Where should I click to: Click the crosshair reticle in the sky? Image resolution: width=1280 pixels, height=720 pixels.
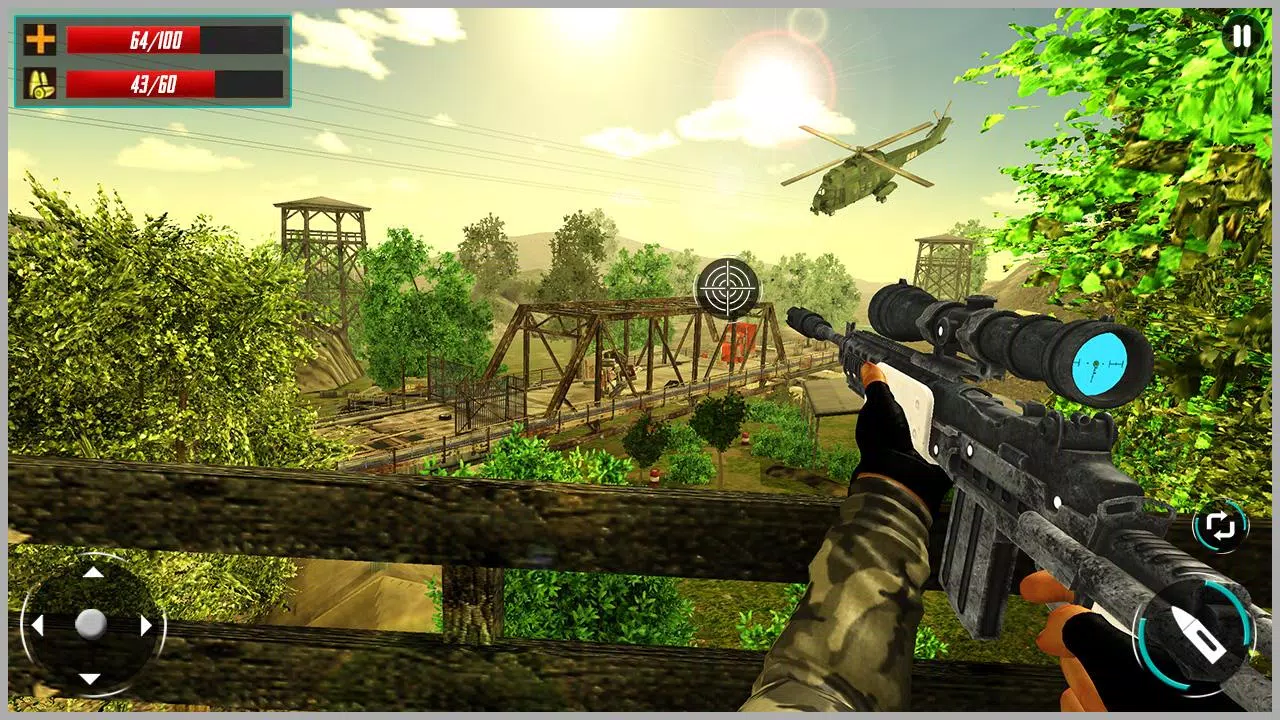(726, 290)
